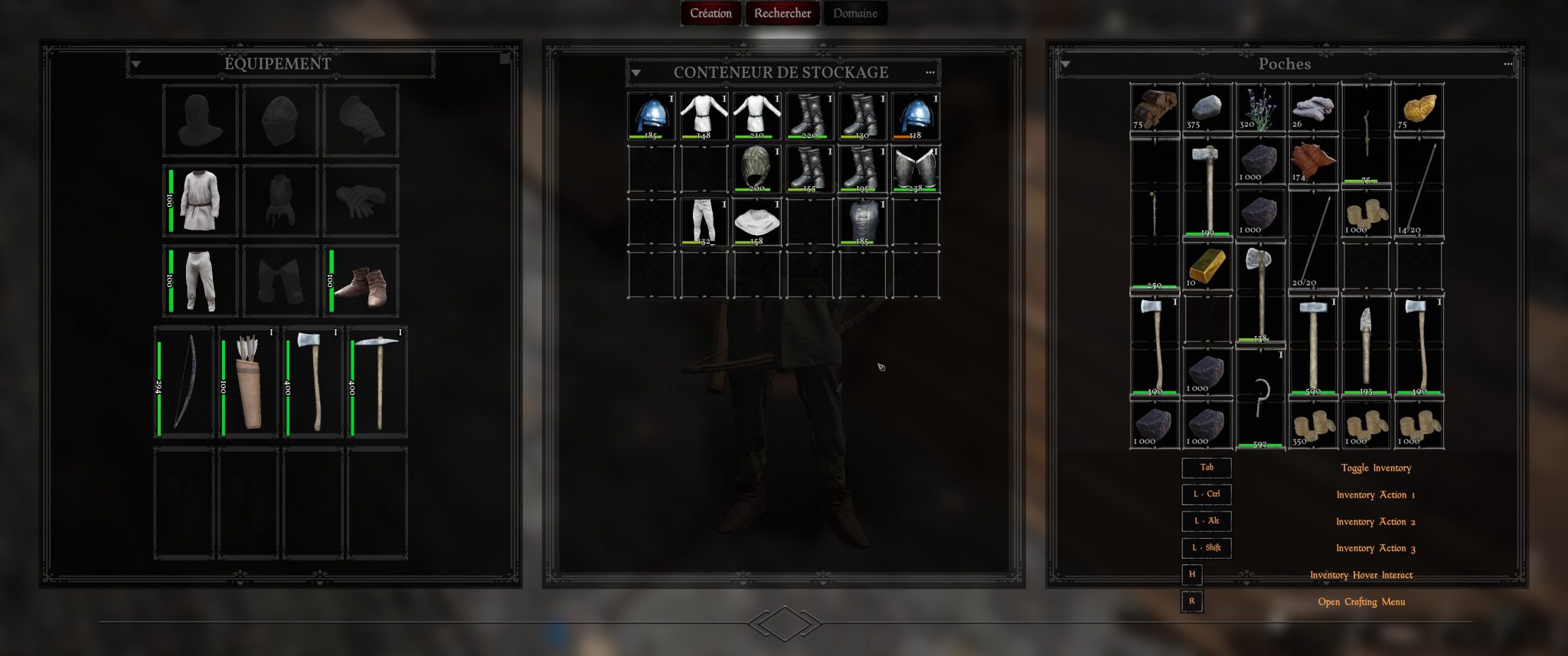Open the storage container options menu
The width and height of the screenshot is (1568, 656).
pyautogui.click(x=929, y=73)
